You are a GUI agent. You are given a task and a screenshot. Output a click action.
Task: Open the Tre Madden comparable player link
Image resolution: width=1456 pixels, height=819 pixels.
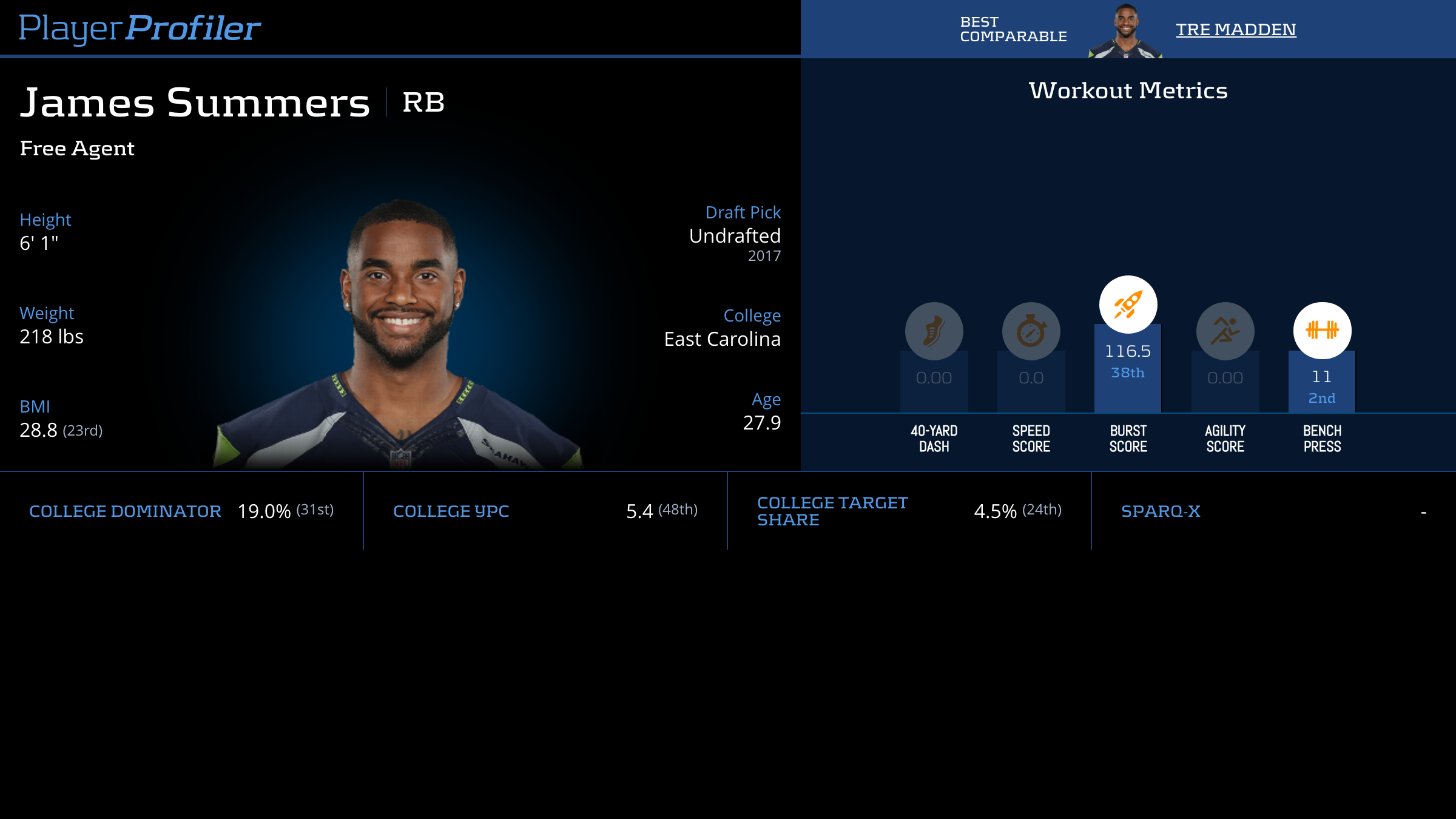(1235, 29)
